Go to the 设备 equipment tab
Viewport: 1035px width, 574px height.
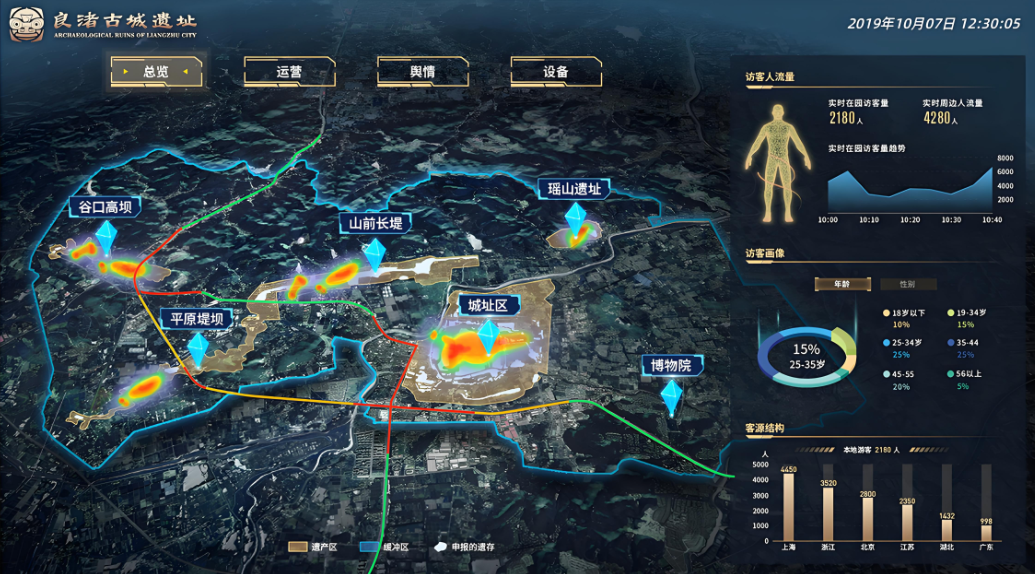pyautogui.click(x=556, y=72)
